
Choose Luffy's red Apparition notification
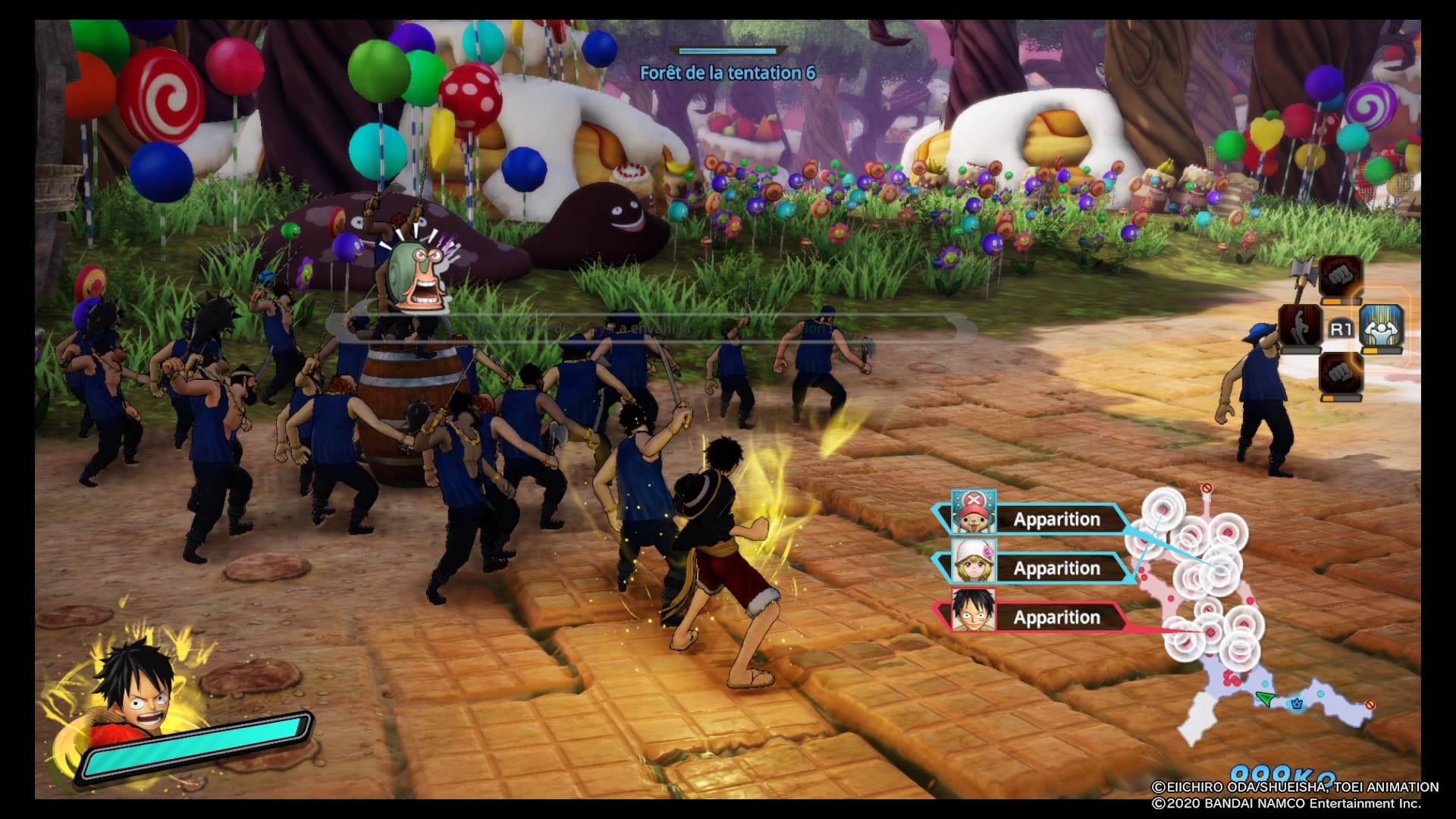point(1035,617)
